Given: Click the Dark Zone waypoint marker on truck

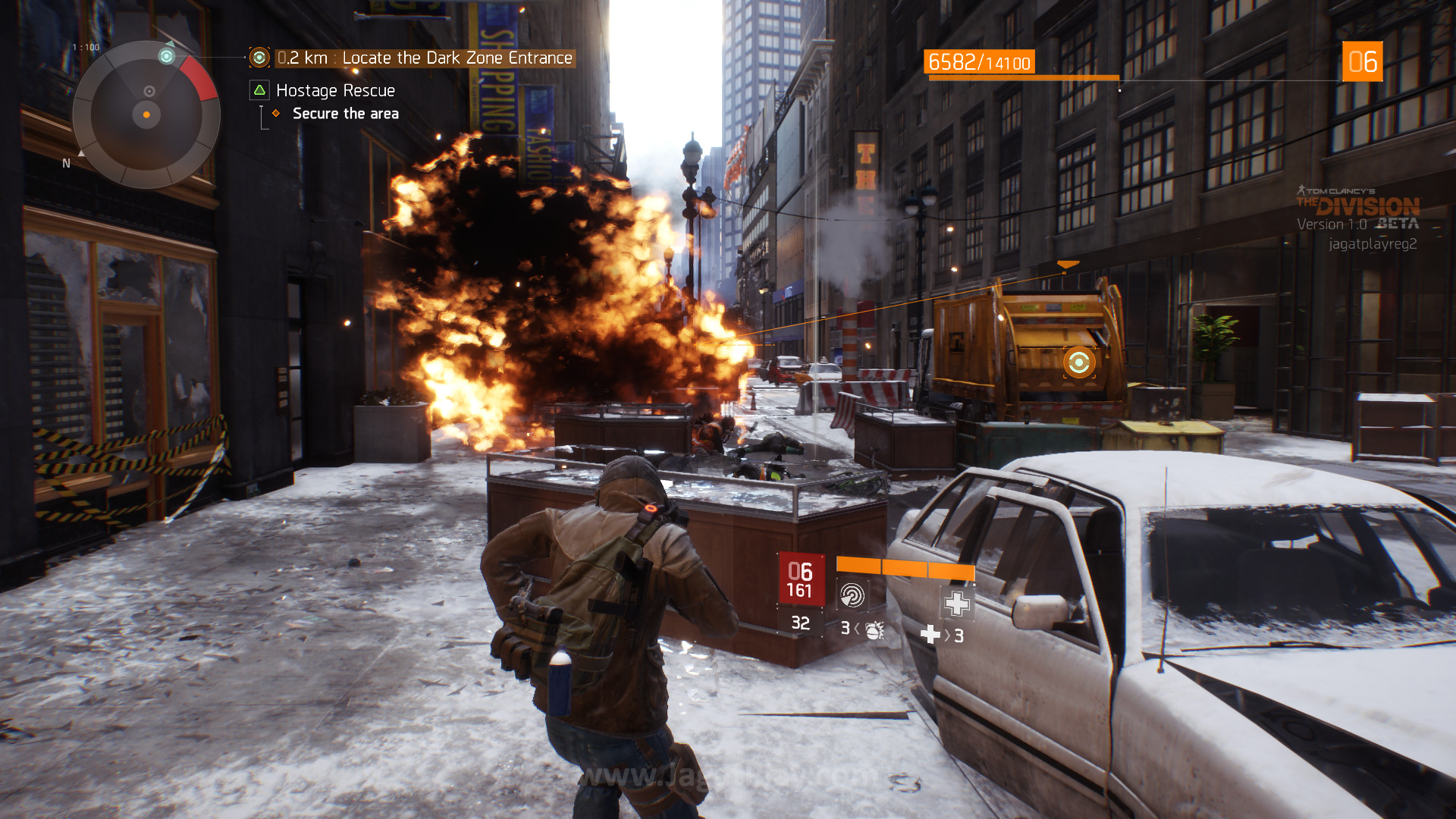Looking at the screenshot, I should coord(1078,362).
